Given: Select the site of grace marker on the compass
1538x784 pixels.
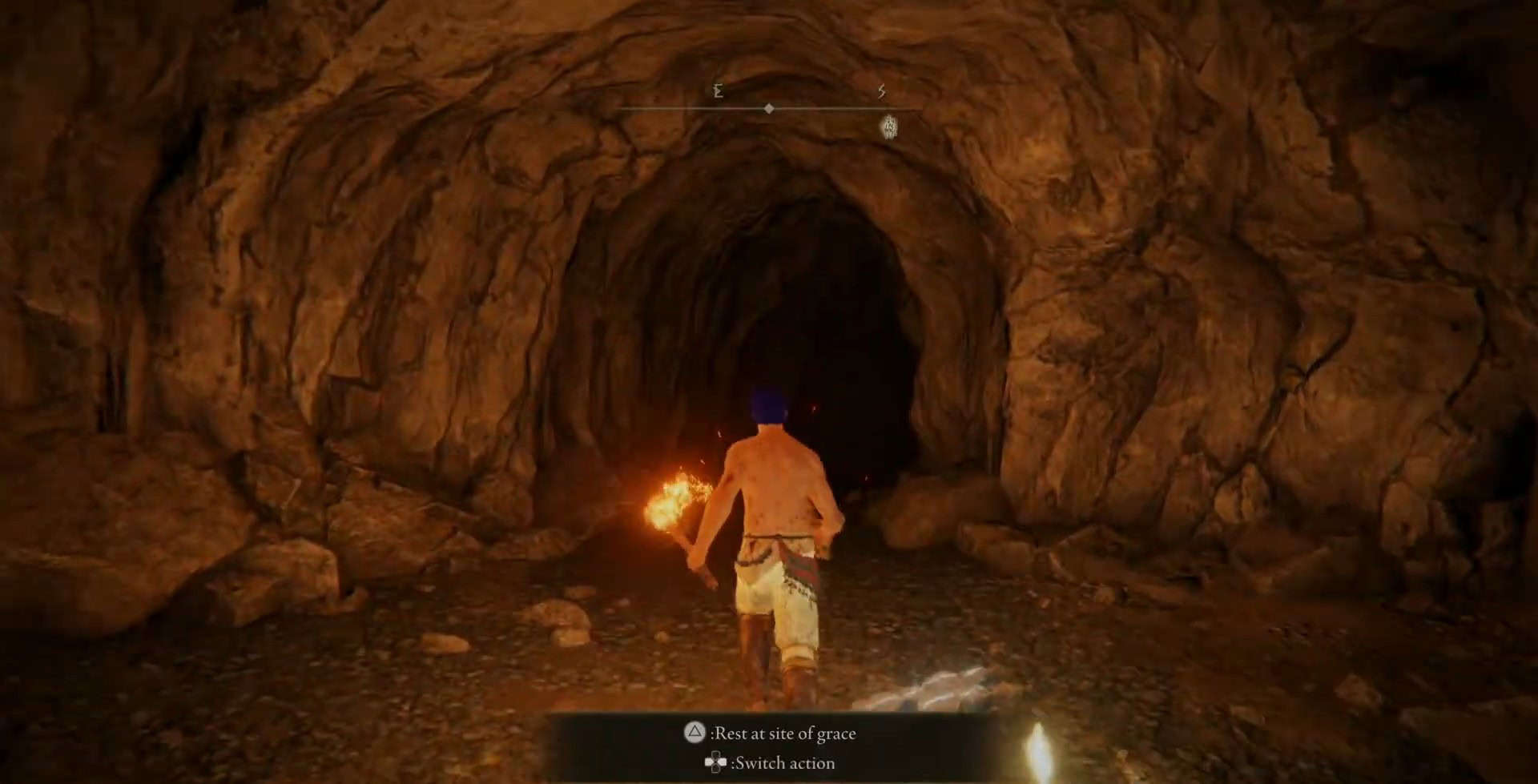Looking at the screenshot, I should [889, 125].
